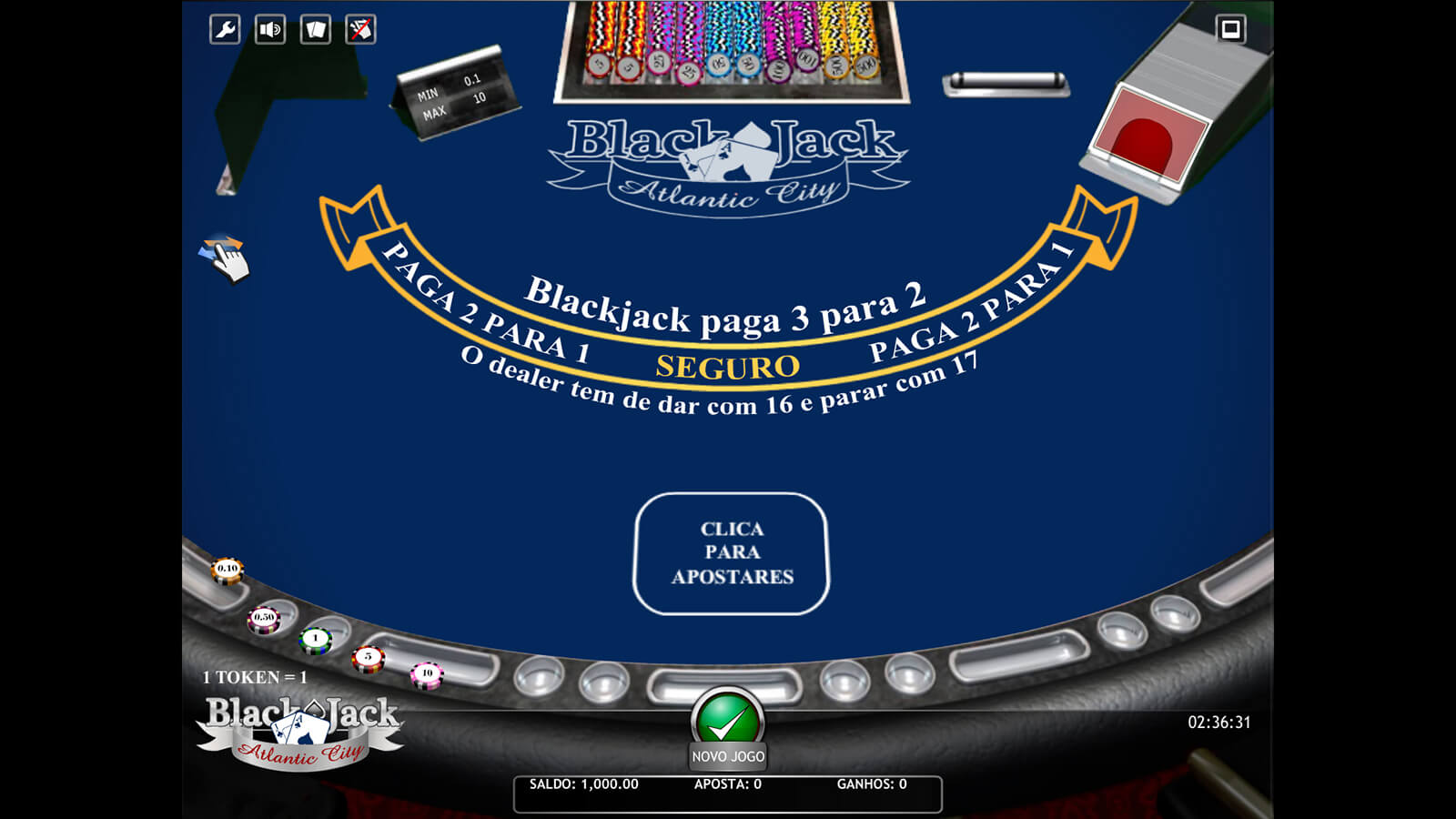
Task: Select the 0.10 orange chip
Action: pyautogui.click(x=227, y=570)
